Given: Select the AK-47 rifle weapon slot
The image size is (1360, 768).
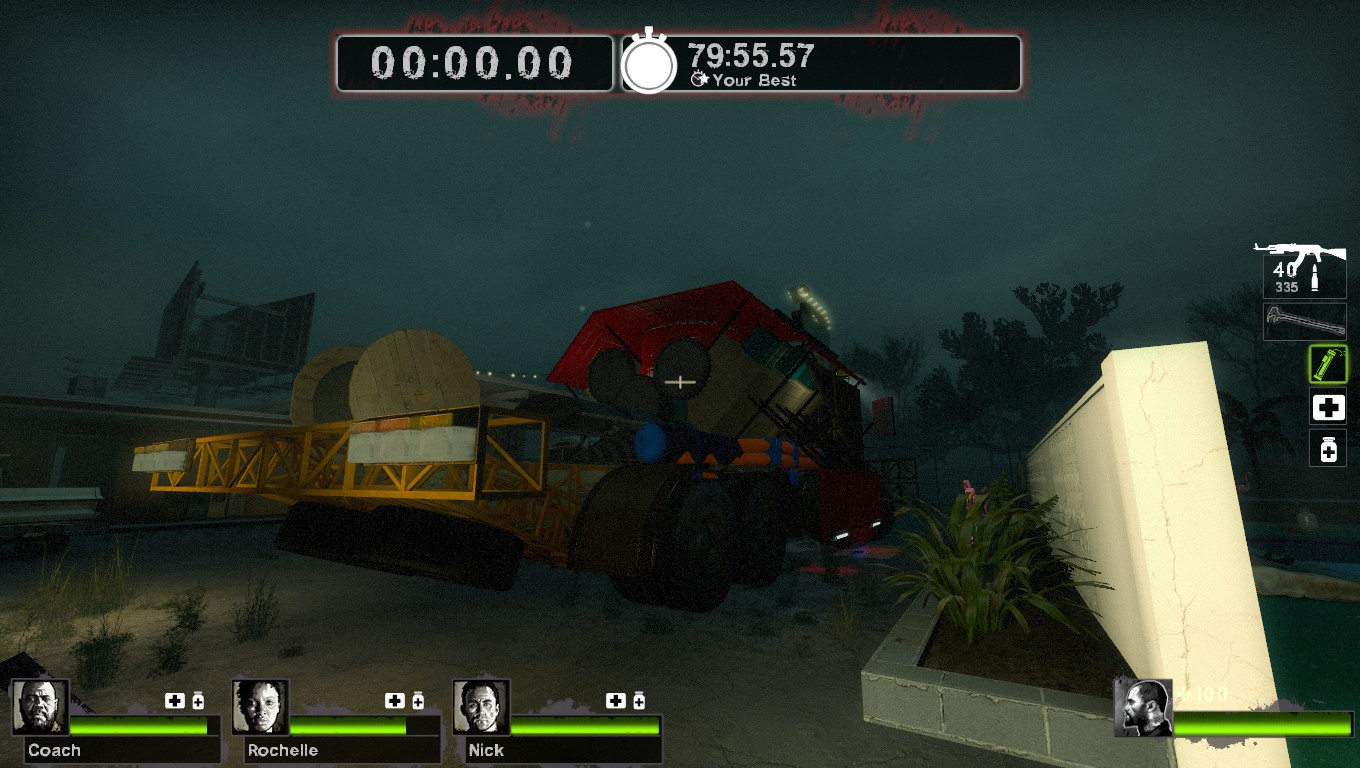Looking at the screenshot, I should tap(1303, 269).
